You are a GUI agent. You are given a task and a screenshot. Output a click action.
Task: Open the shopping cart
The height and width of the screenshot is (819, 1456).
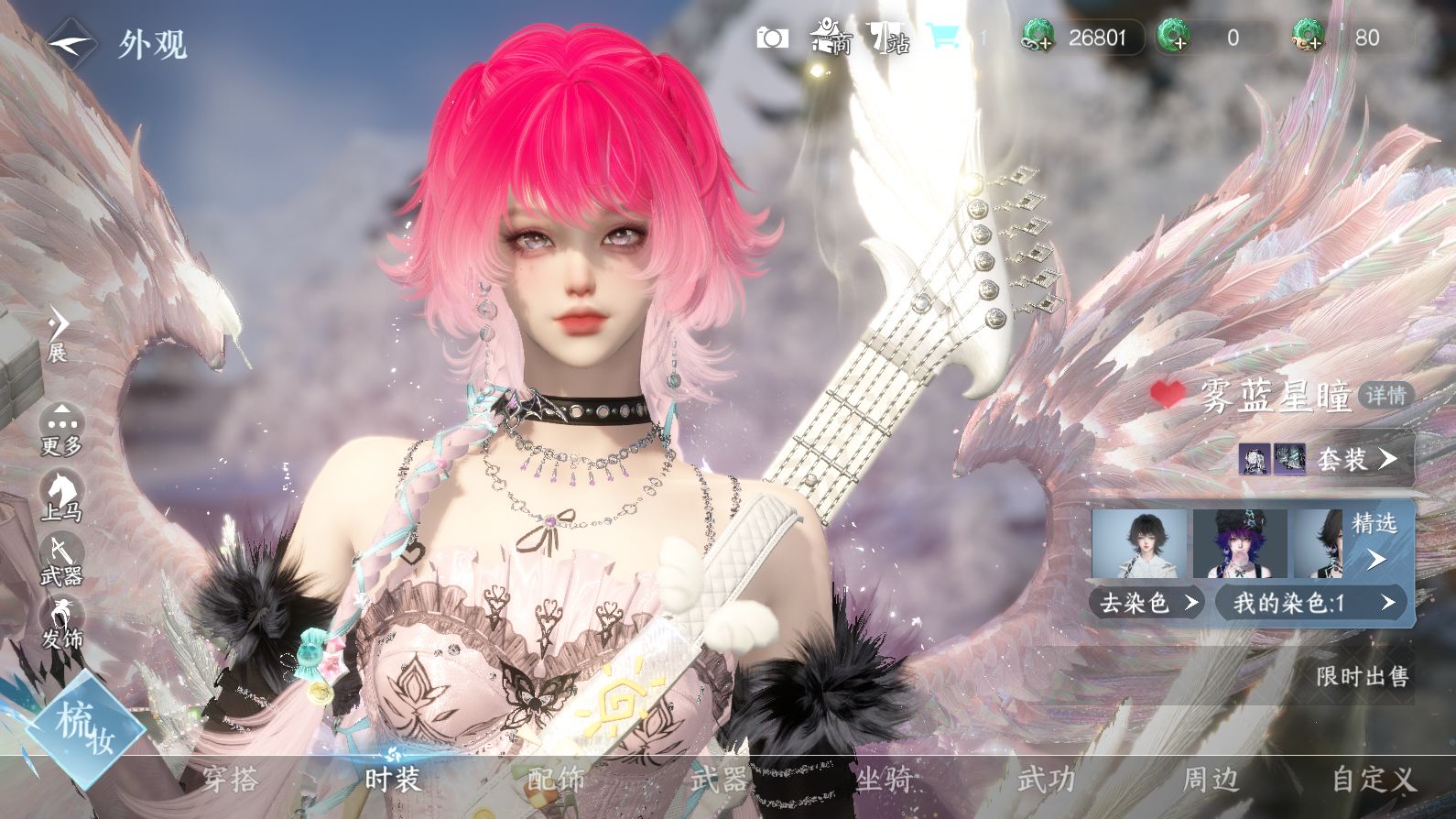tap(942, 38)
